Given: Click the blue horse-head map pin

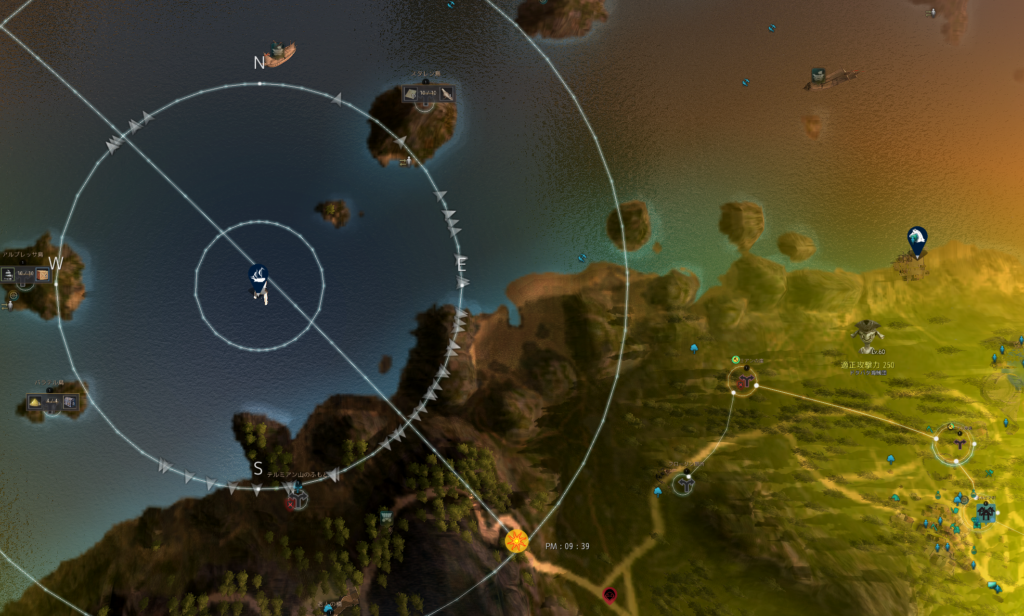Looking at the screenshot, I should (x=915, y=239).
